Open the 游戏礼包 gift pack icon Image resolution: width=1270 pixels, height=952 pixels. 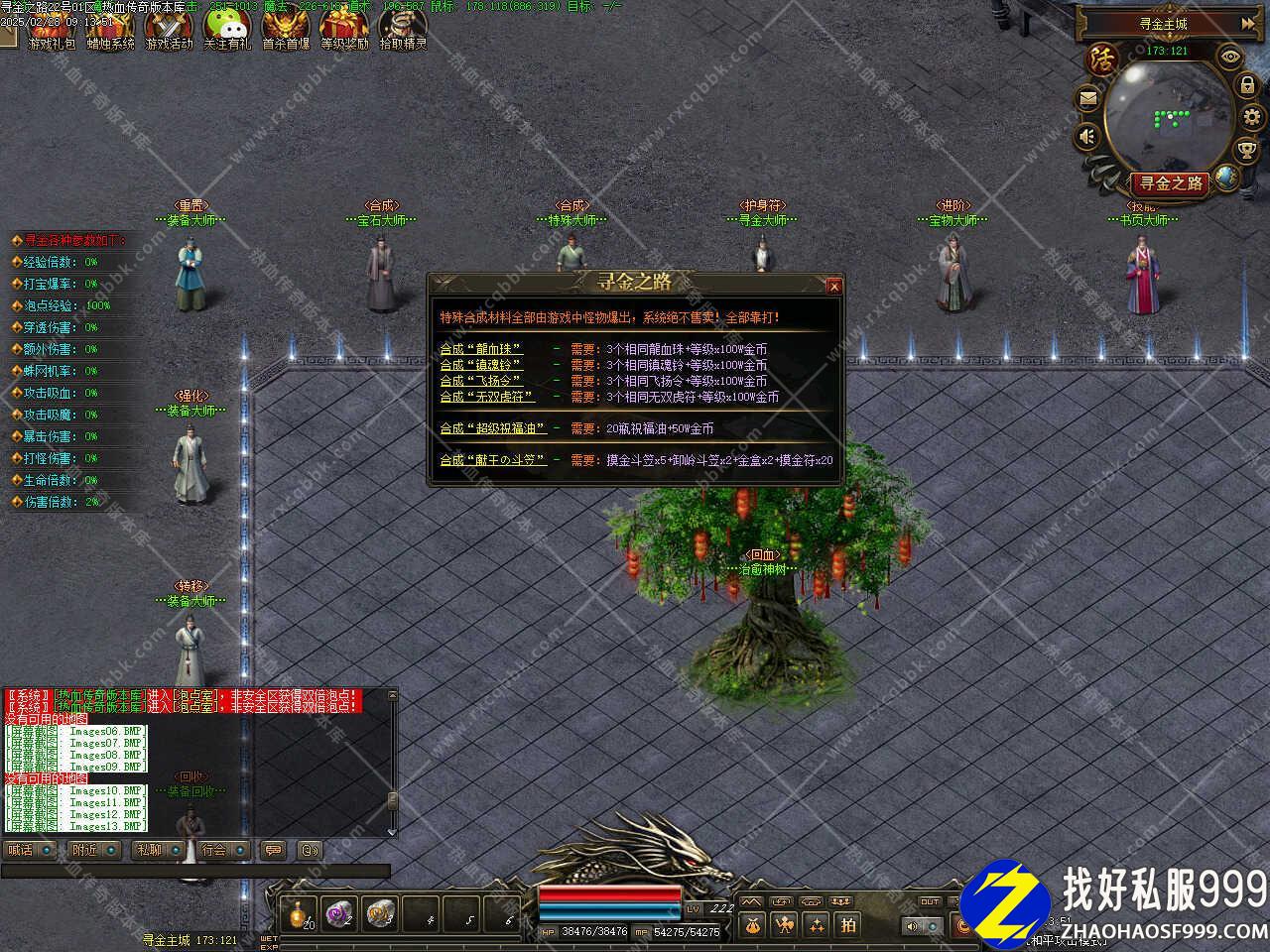[x=53, y=28]
